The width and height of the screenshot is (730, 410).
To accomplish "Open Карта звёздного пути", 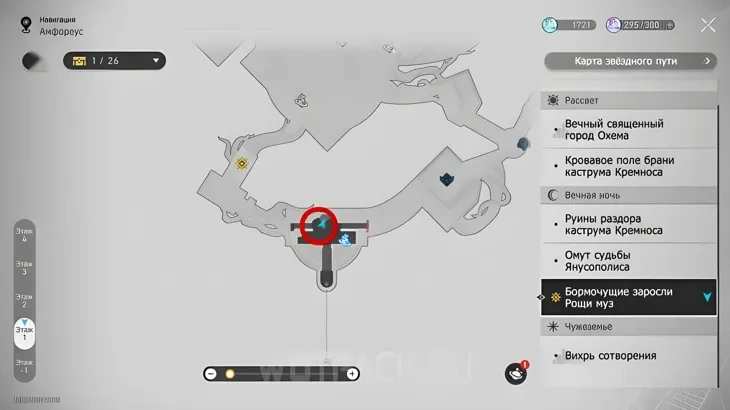I will (x=630, y=61).
